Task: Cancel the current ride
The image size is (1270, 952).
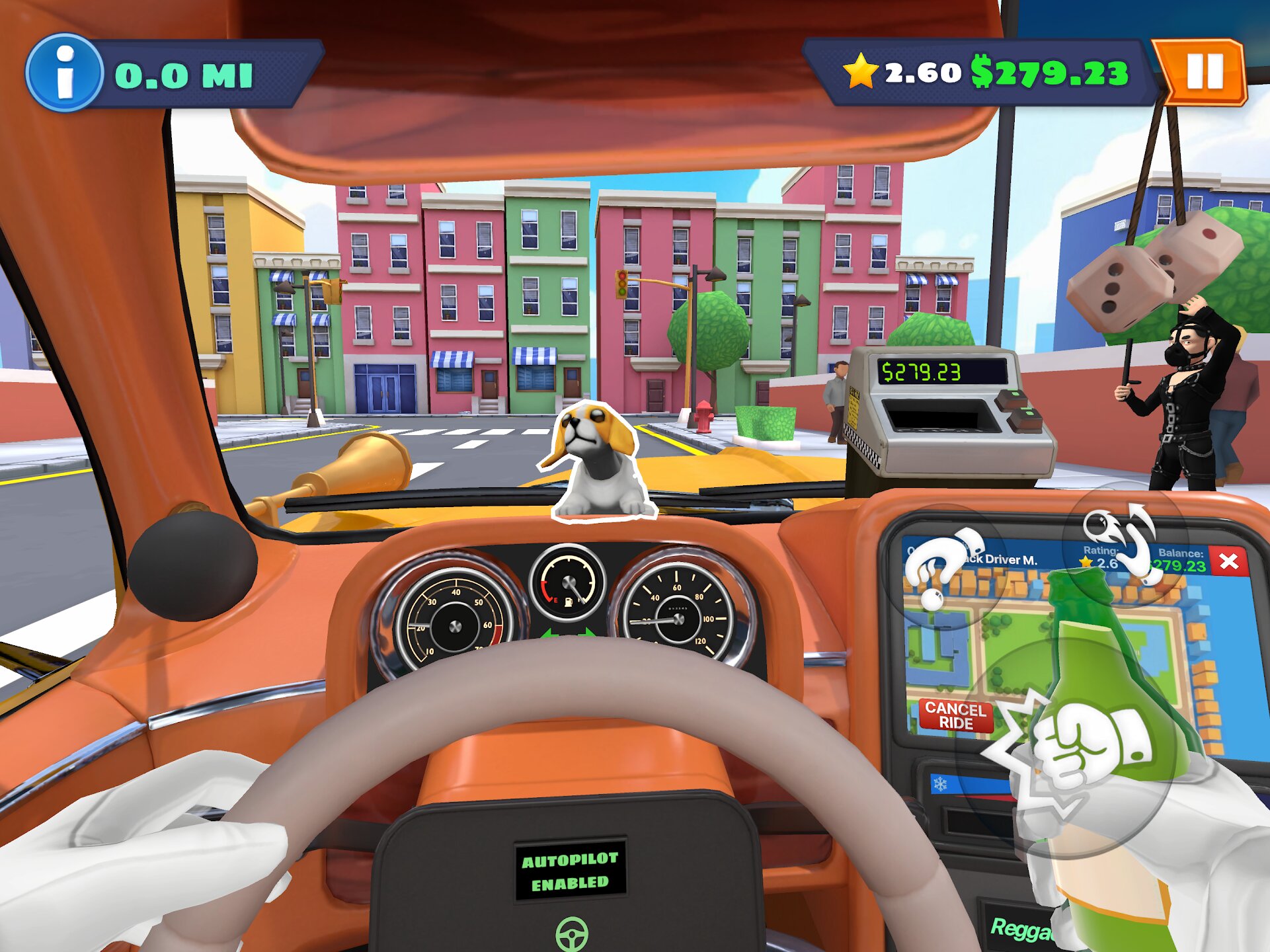Action: (x=955, y=715)
